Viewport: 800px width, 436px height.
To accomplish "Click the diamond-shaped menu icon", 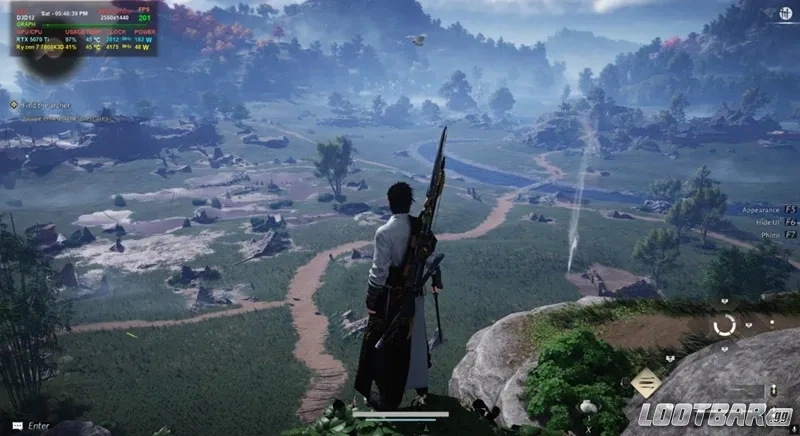I will [645, 382].
